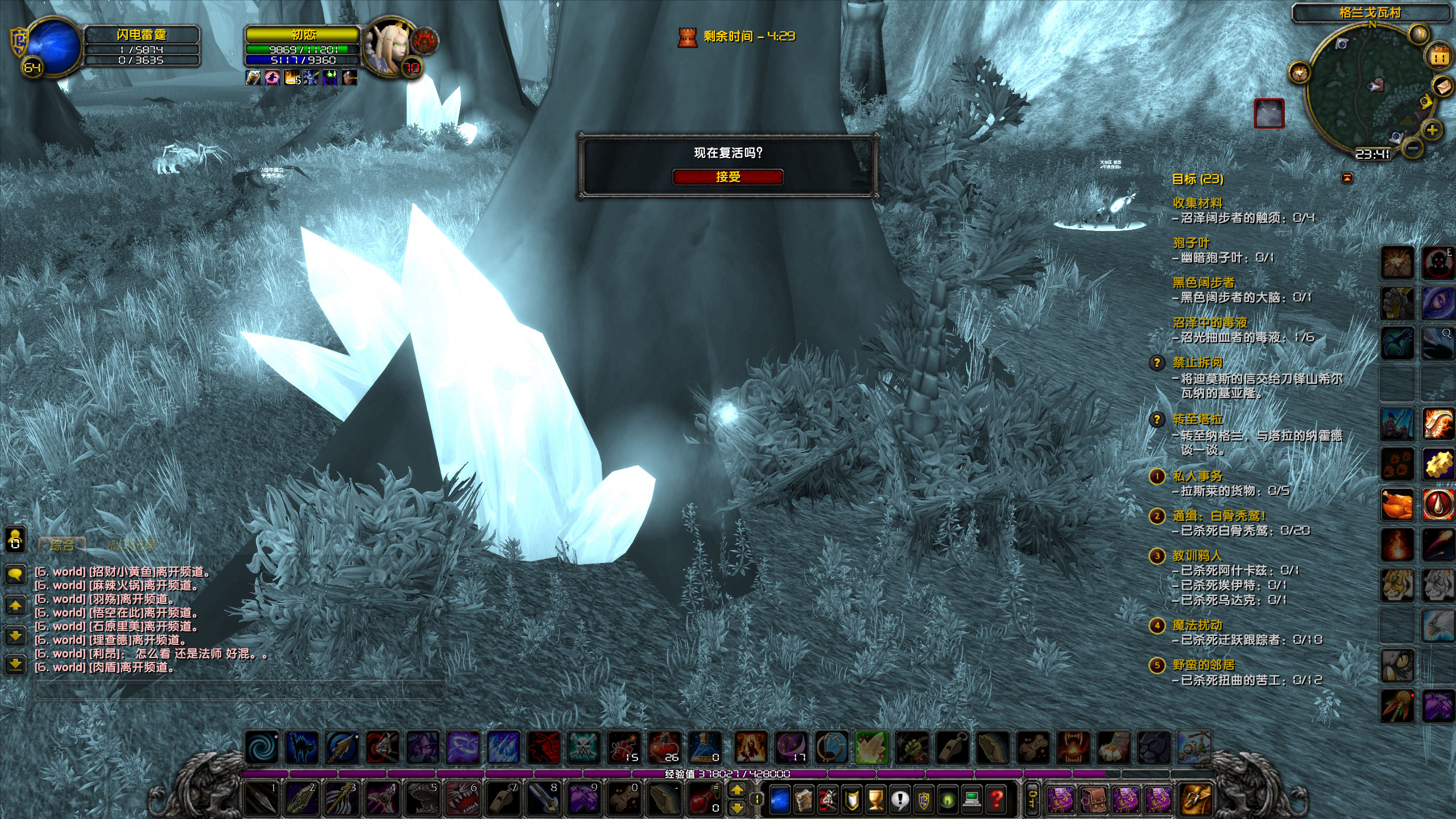Open the achievements trophy icon

click(x=876, y=800)
